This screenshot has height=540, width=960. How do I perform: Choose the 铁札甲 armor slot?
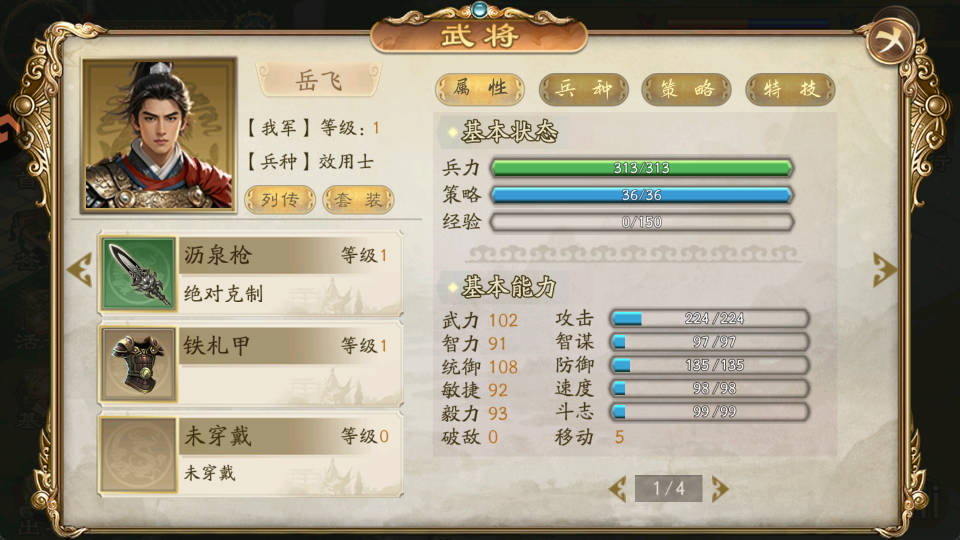250,364
